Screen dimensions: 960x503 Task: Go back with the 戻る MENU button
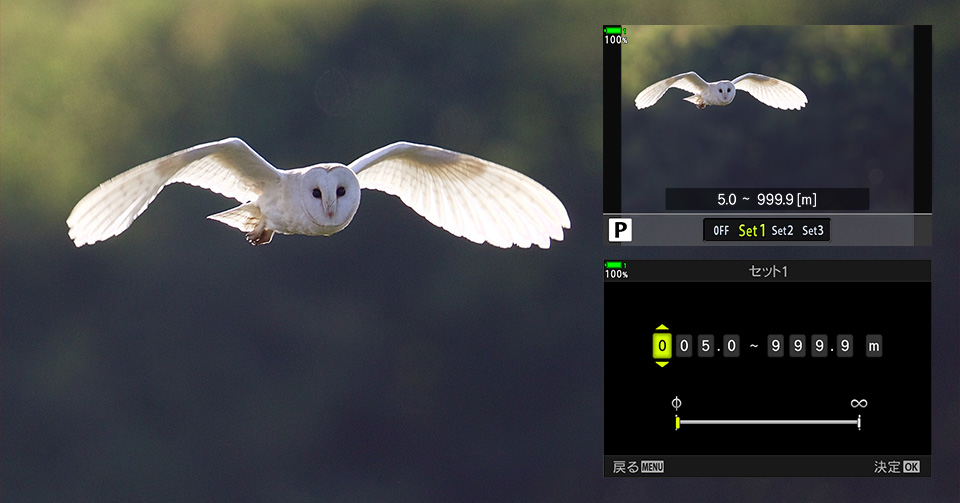pyautogui.click(x=637, y=467)
